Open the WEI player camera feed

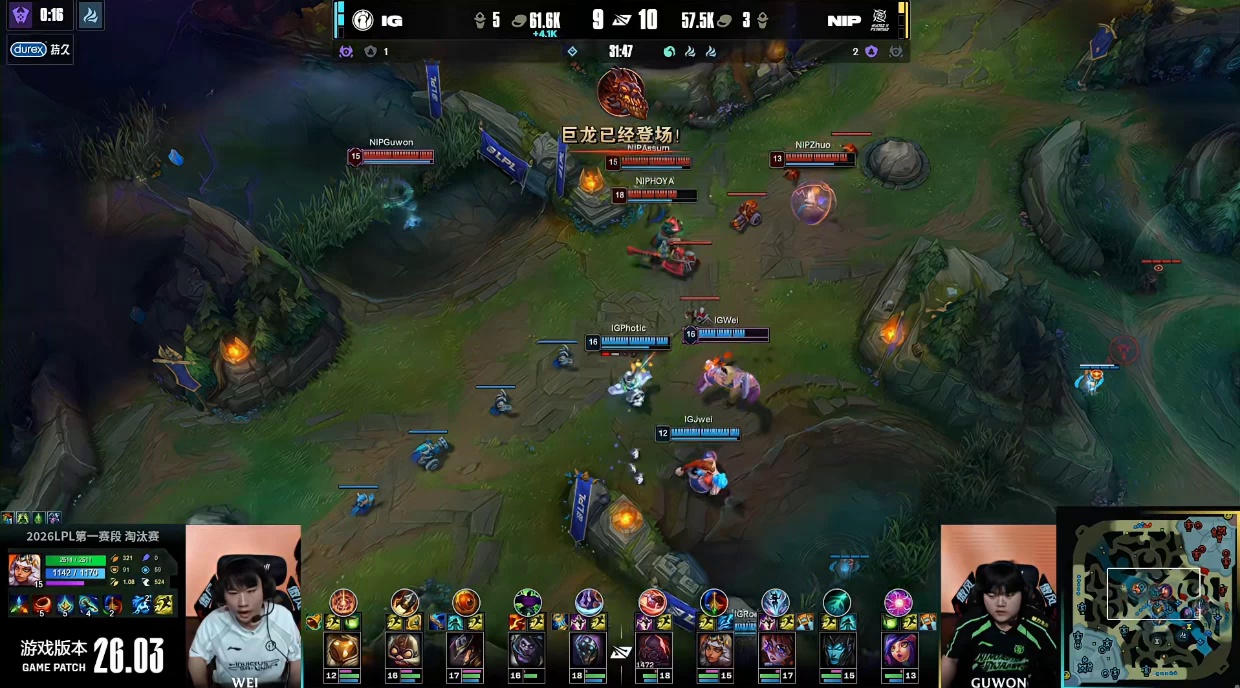[243, 605]
